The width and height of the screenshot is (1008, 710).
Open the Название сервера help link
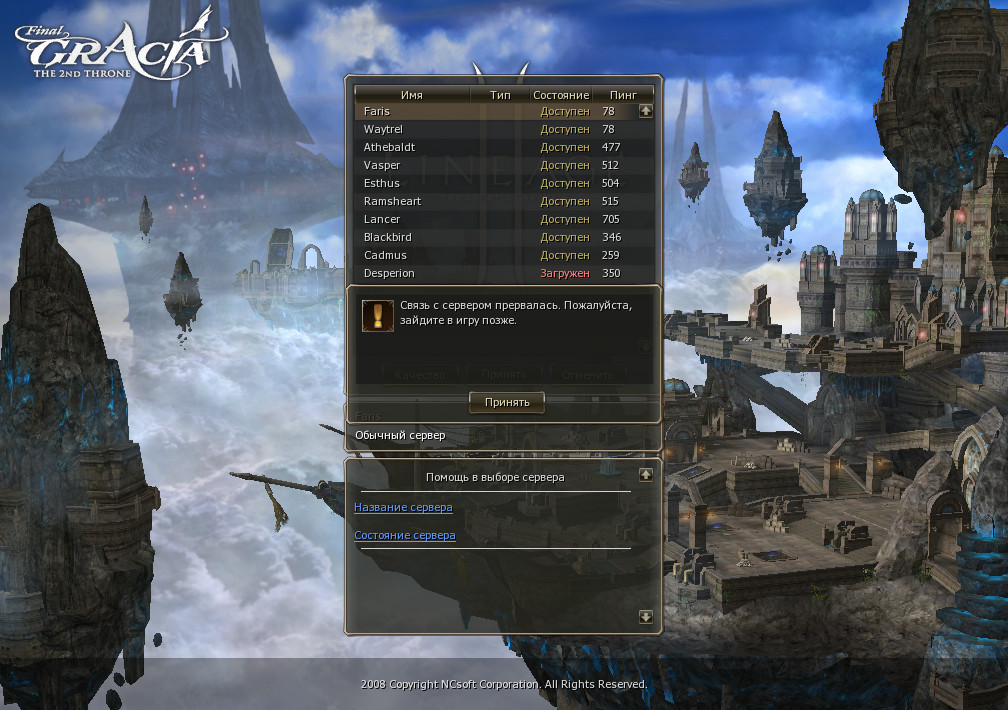pos(403,507)
